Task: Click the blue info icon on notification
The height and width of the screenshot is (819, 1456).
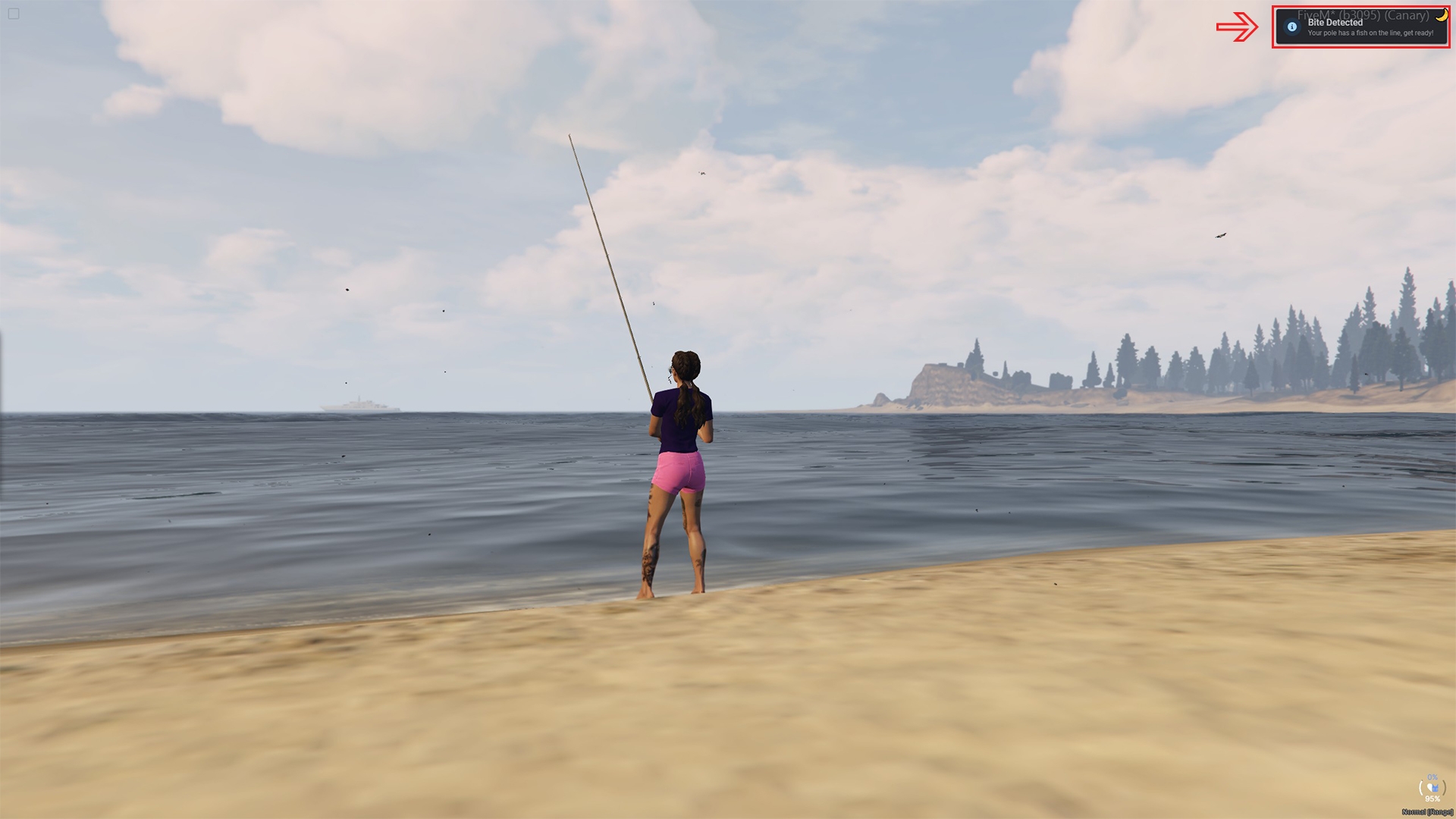Action: pos(1292,27)
